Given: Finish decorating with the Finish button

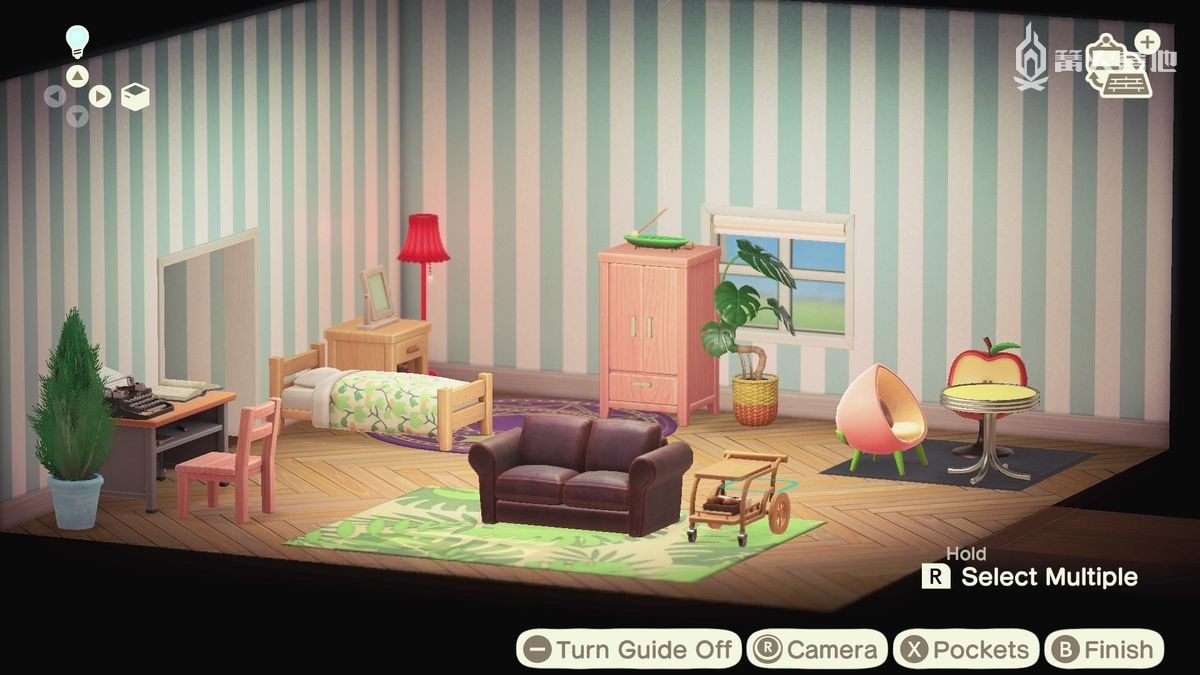Looking at the screenshot, I should coord(1104,650).
